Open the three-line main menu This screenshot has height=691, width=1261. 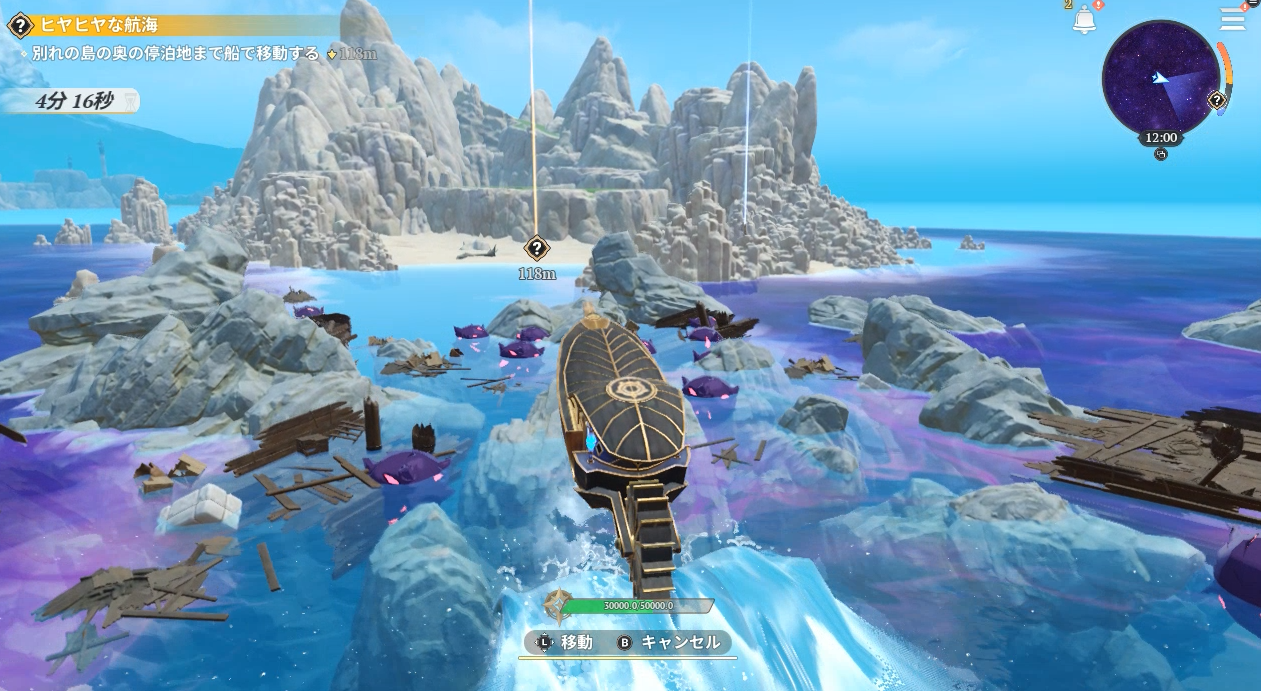1232,19
